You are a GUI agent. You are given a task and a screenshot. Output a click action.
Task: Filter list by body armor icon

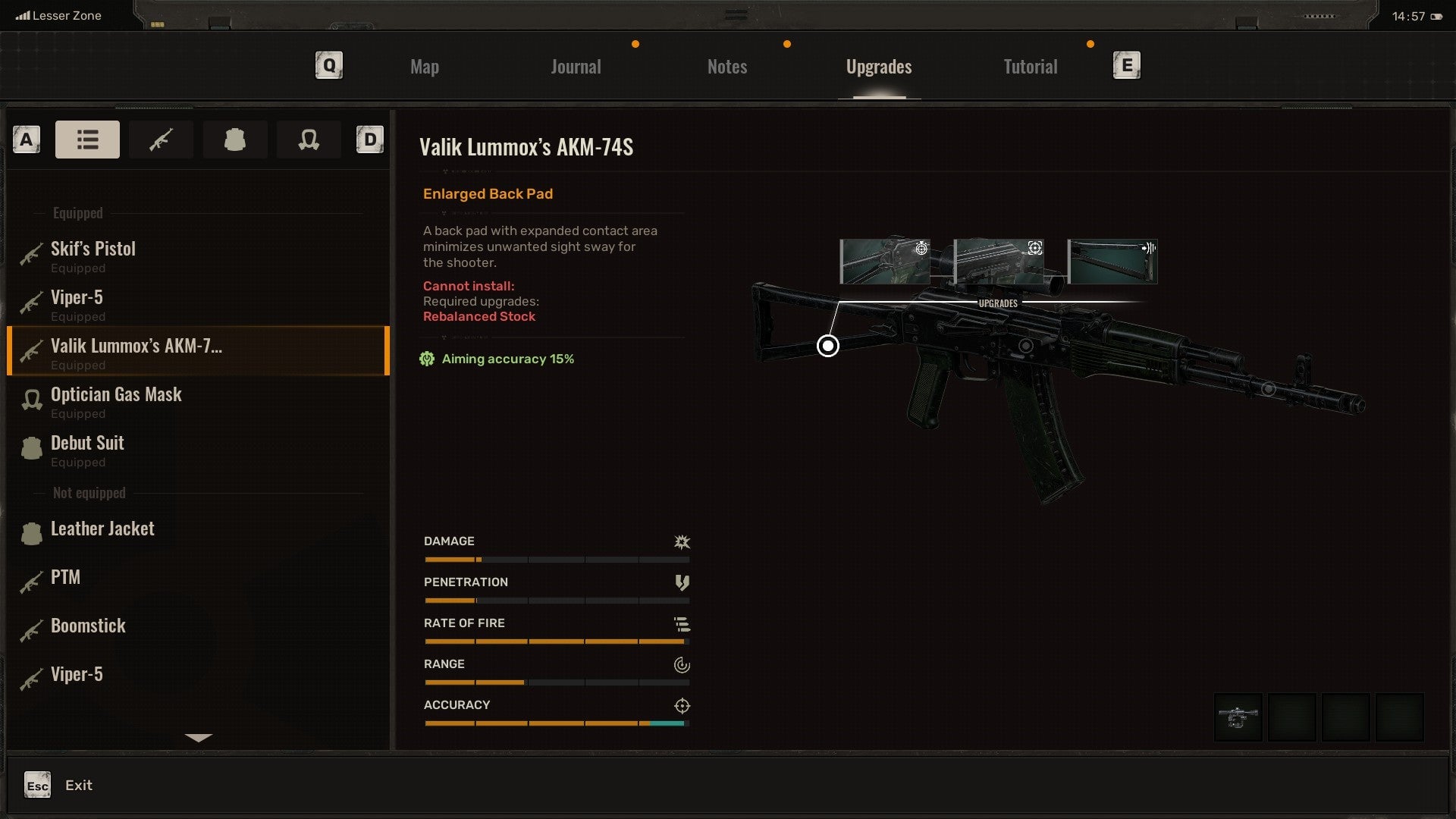pyautogui.click(x=234, y=140)
